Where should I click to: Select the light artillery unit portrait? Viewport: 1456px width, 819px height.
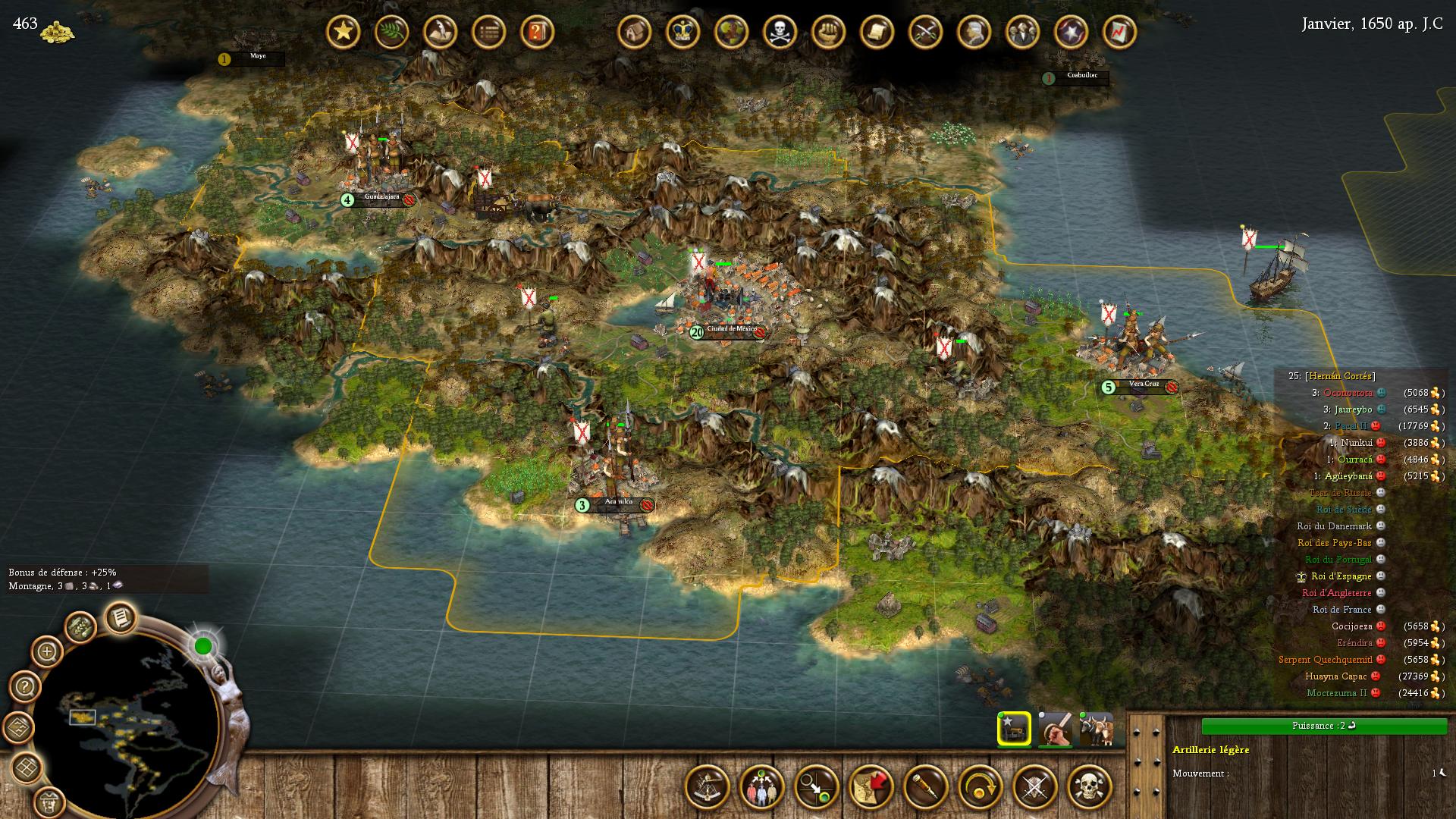pyautogui.click(x=1014, y=730)
